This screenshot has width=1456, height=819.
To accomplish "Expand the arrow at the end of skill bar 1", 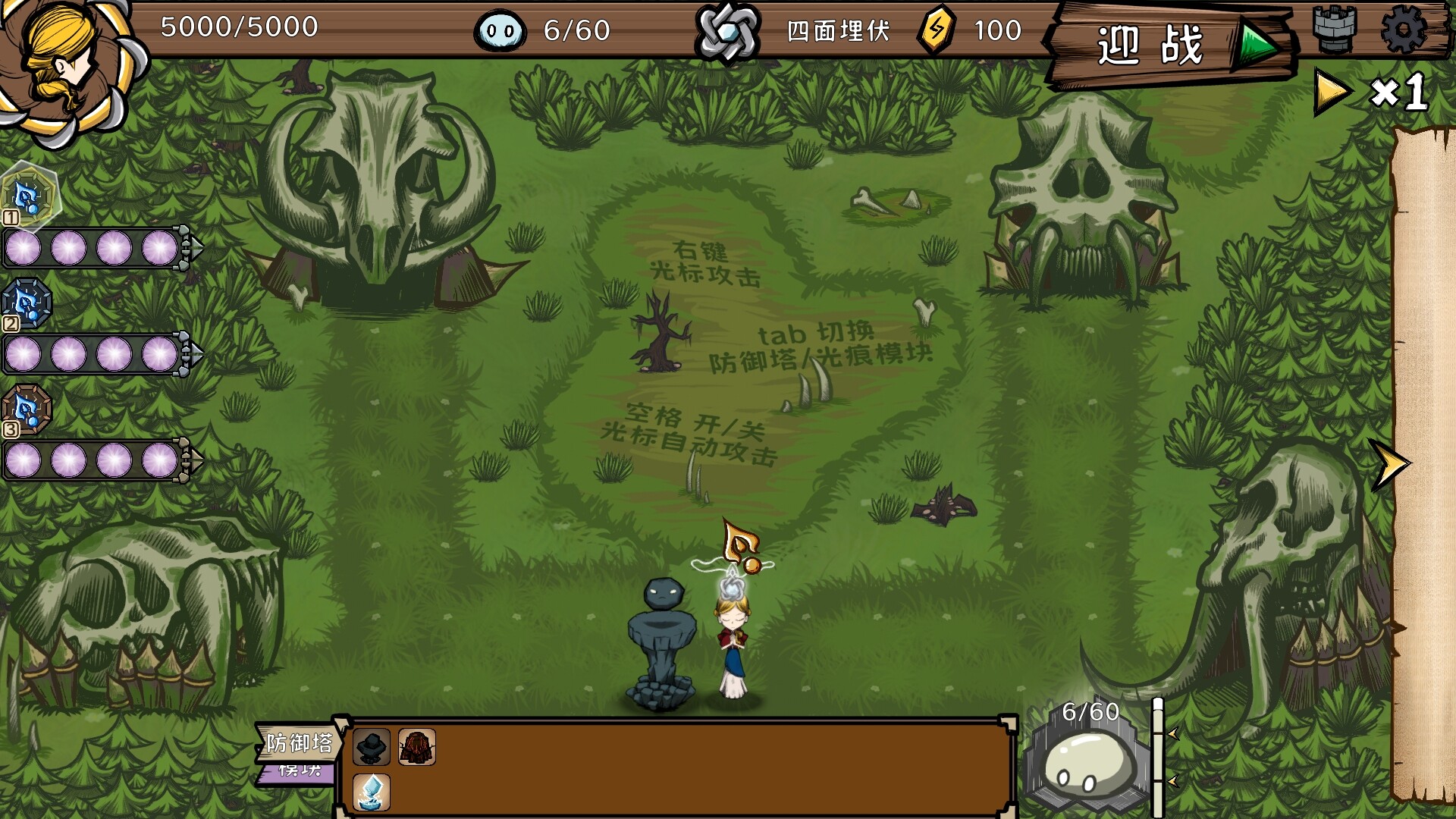I will (x=193, y=245).
